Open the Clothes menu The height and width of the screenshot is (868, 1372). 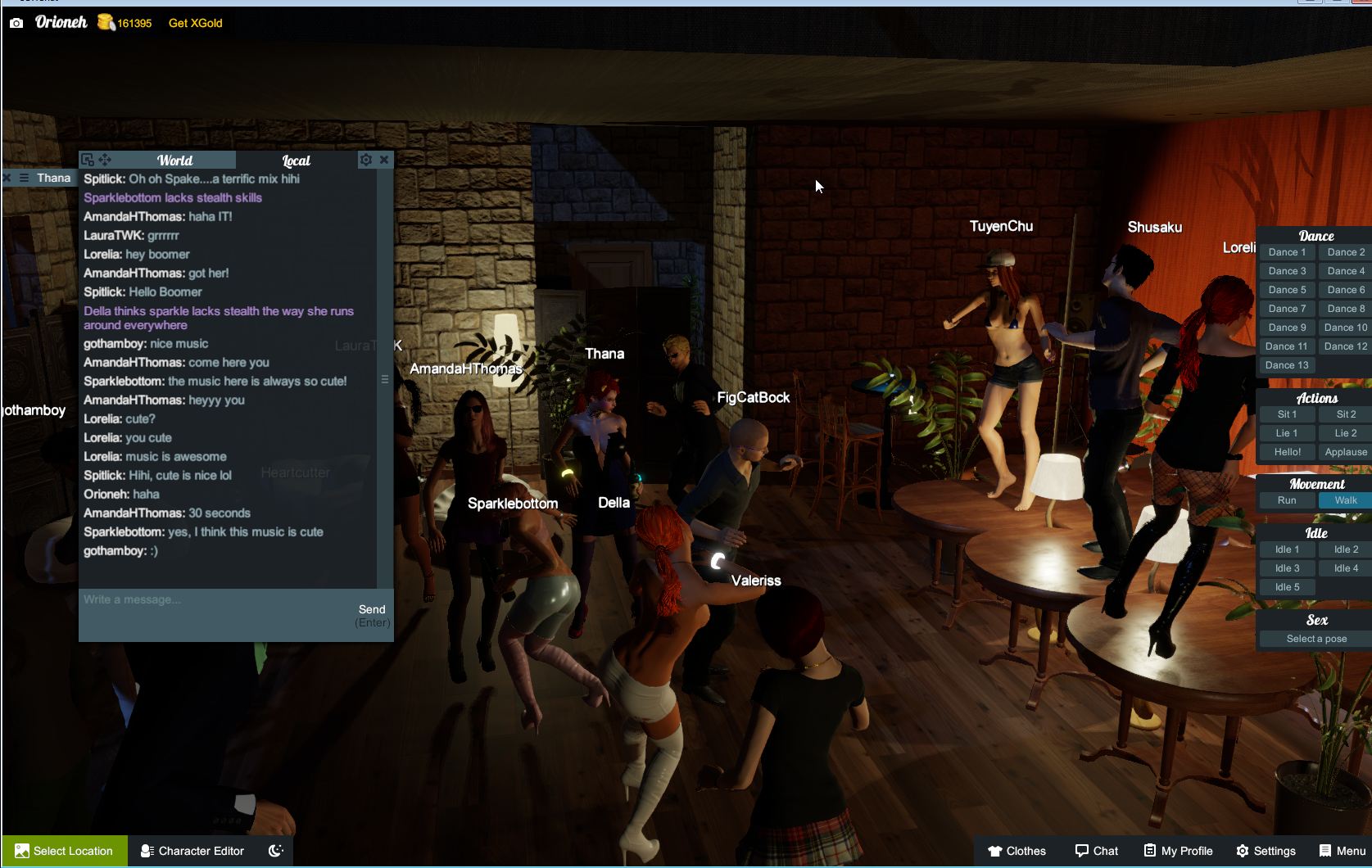pos(1017,851)
